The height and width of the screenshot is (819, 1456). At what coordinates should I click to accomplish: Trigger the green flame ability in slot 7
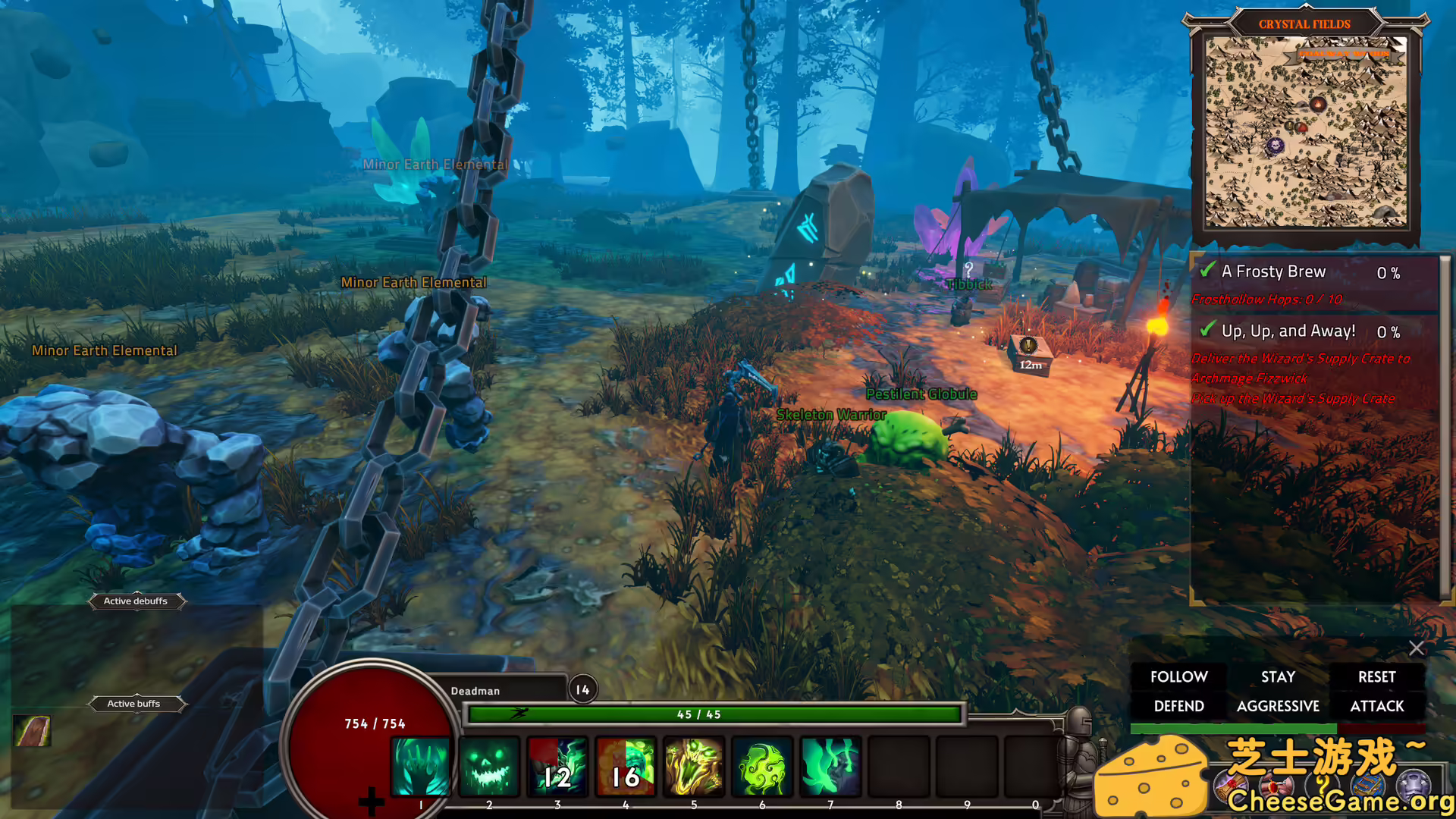point(830,767)
